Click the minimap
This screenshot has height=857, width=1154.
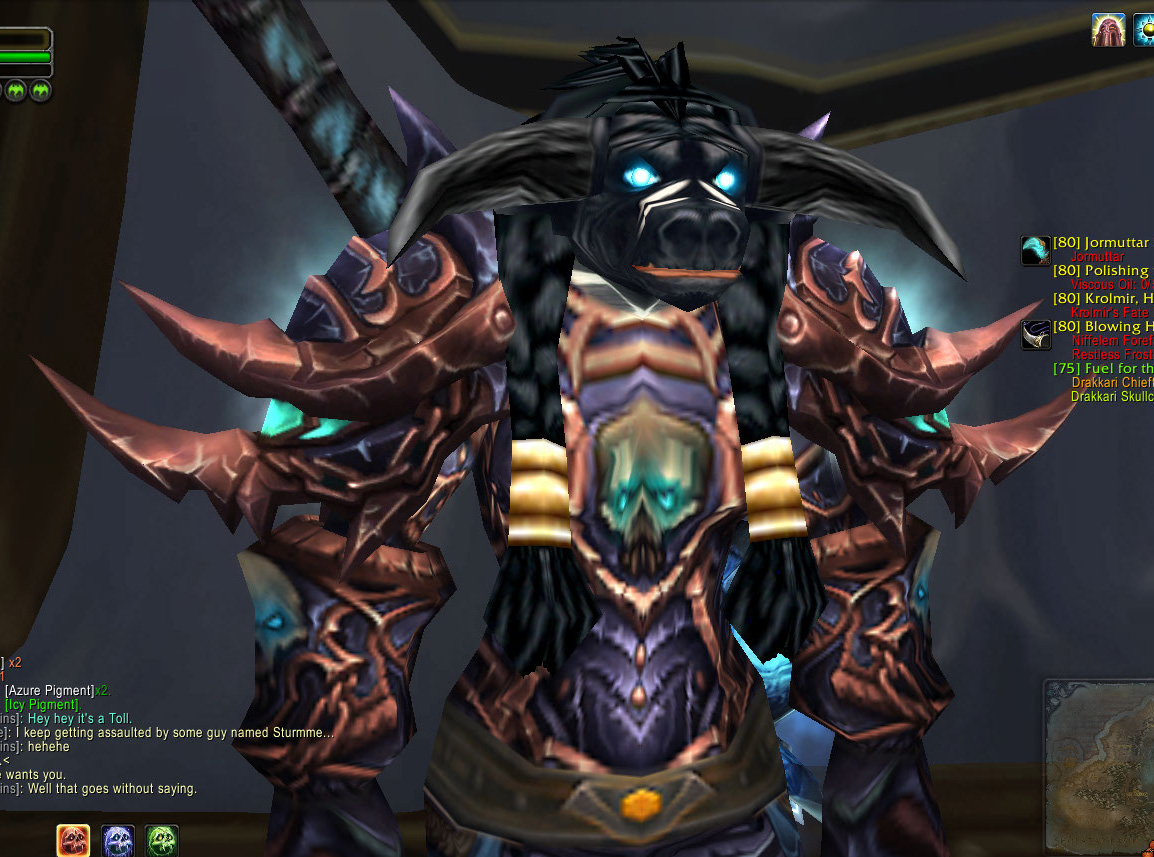click(1100, 765)
